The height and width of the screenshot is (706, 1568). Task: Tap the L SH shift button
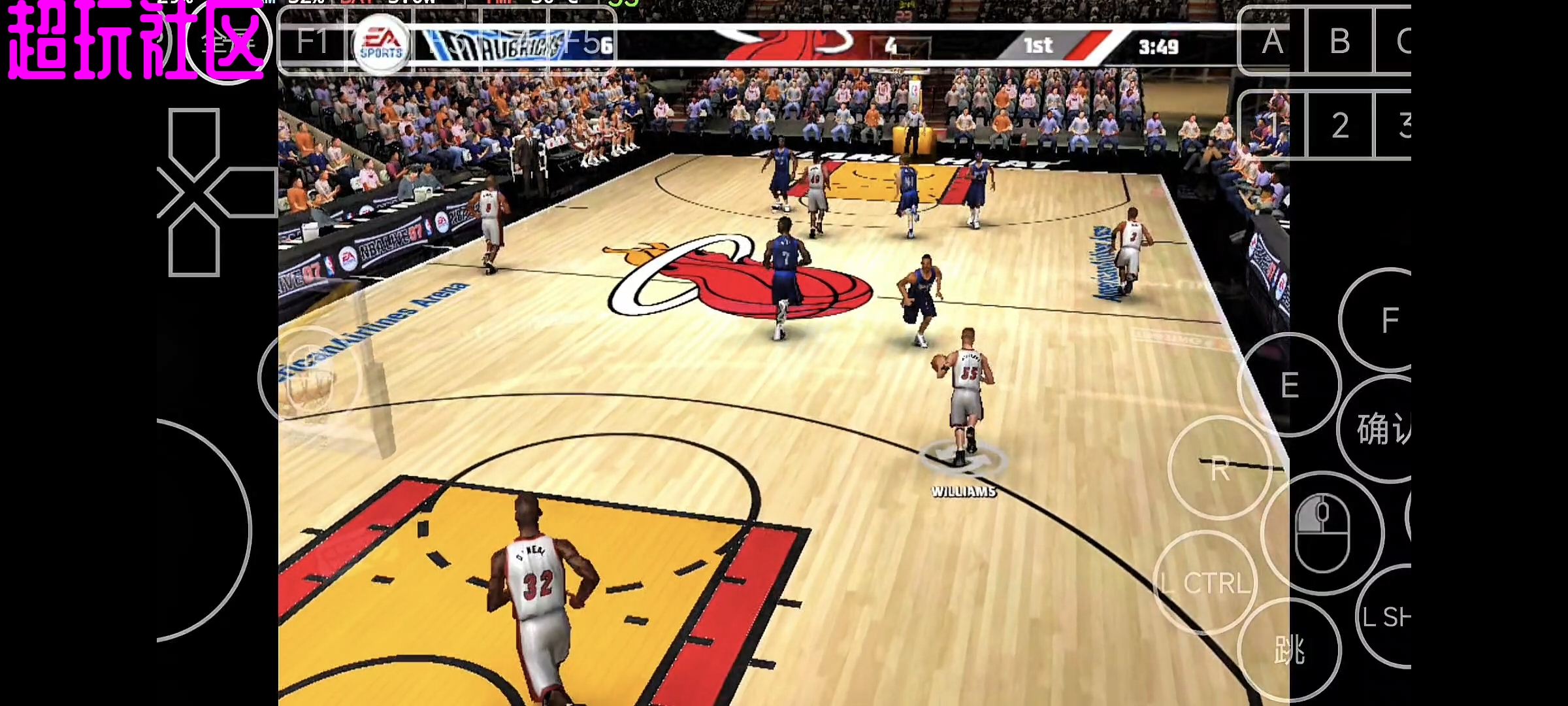click(x=1388, y=617)
